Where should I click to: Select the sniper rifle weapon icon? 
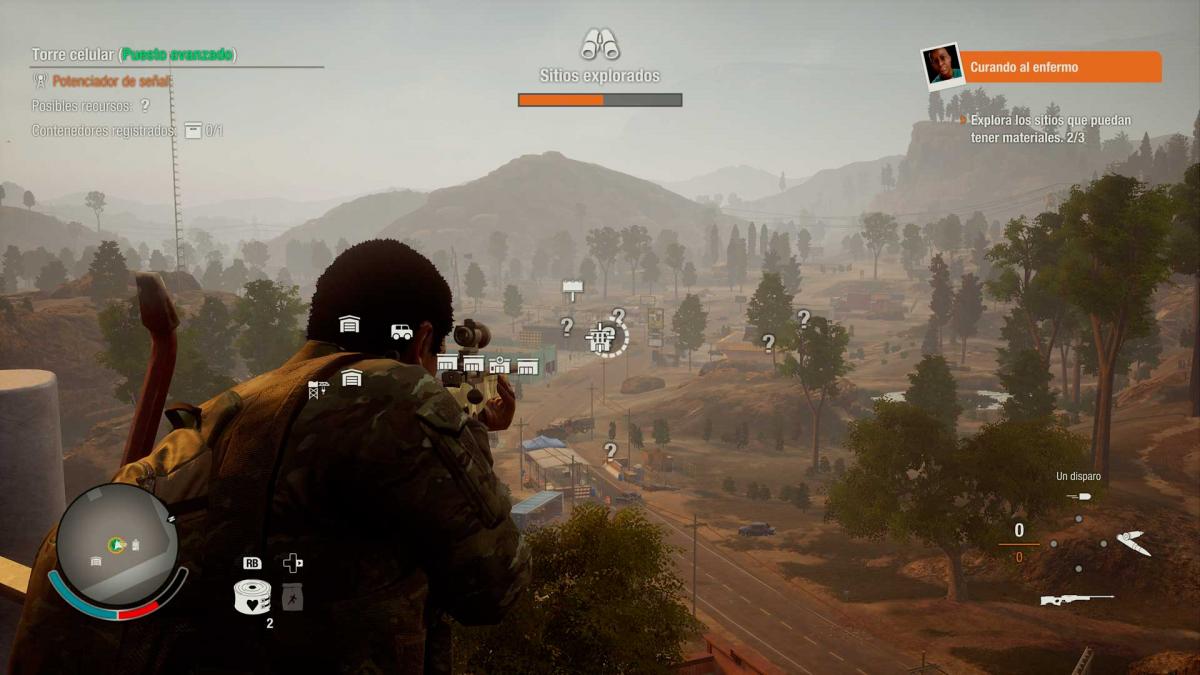click(x=1076, y=599)
